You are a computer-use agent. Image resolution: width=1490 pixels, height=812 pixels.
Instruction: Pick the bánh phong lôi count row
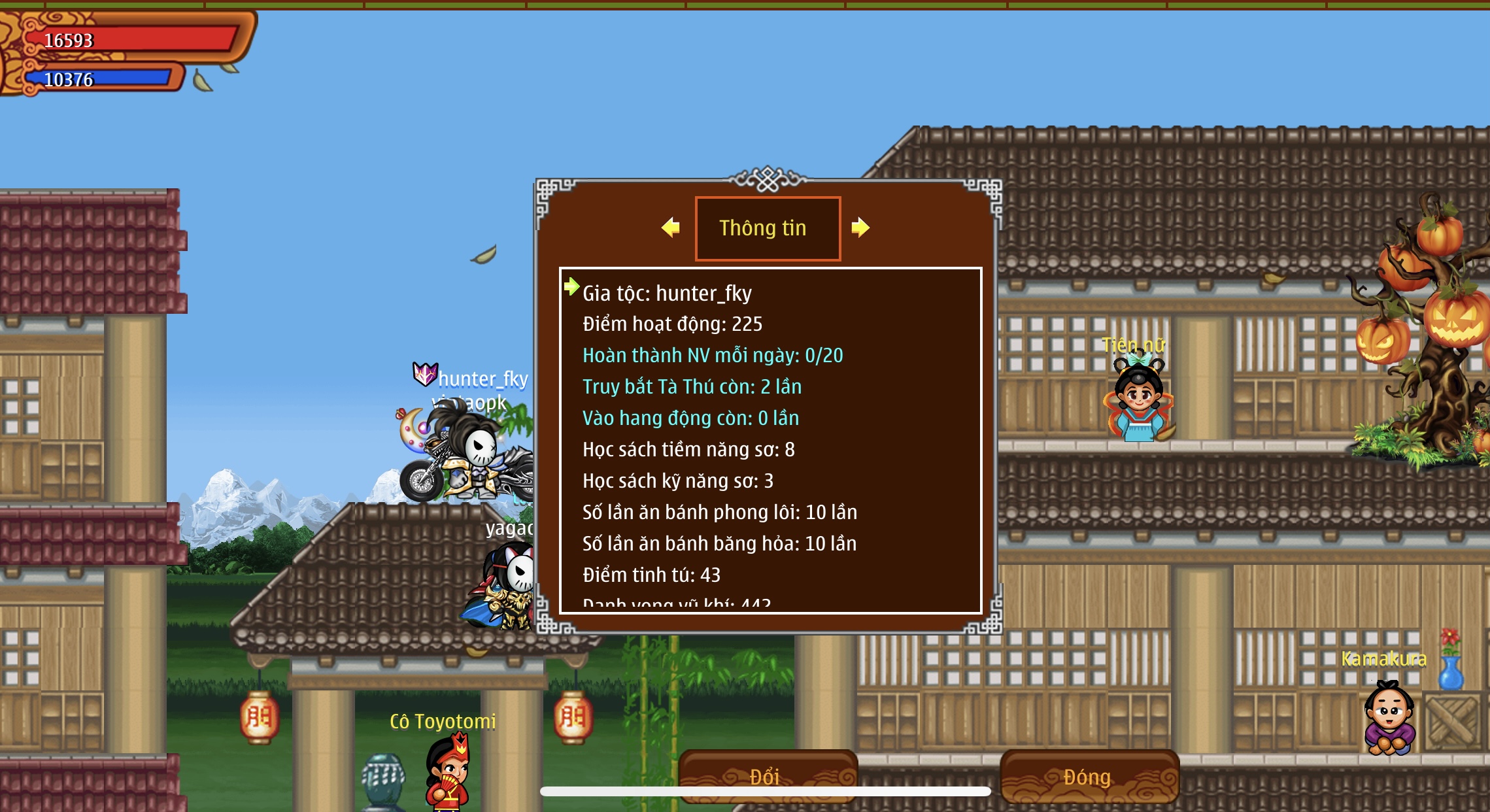tap(720, 513)
